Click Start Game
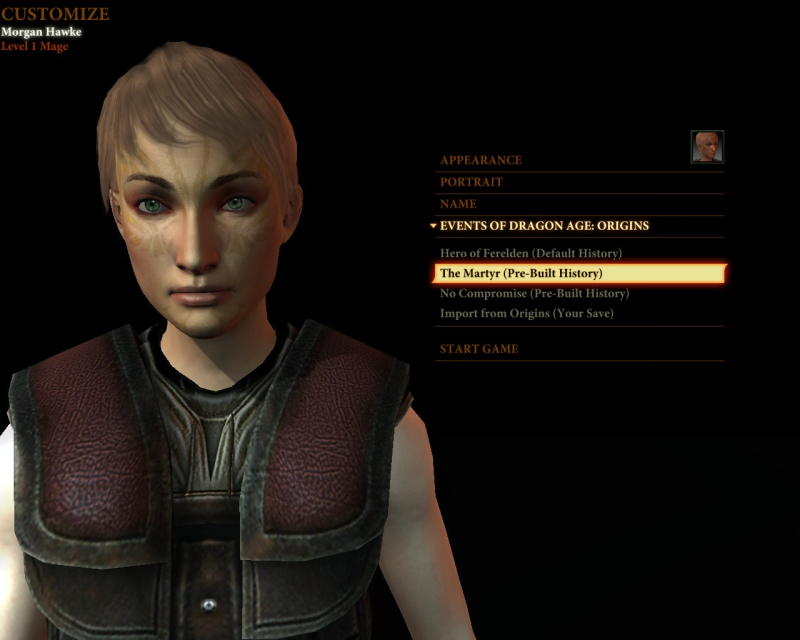 click(x=479, y=349)
